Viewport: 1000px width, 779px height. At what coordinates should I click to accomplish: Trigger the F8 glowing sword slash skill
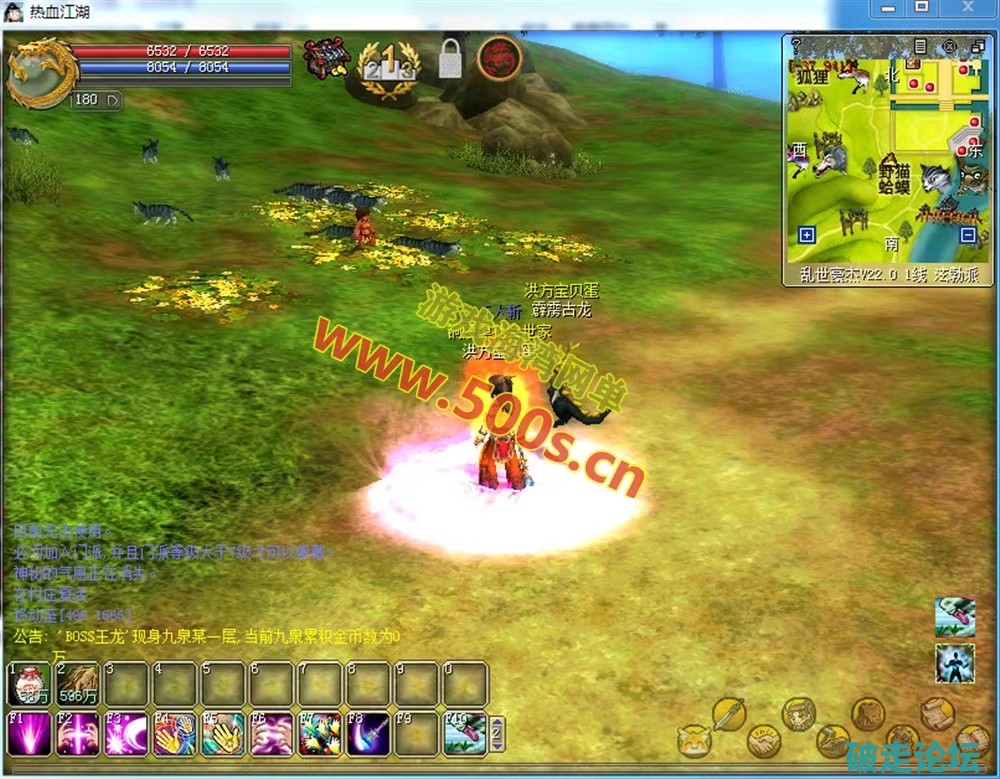pos(368,734)
